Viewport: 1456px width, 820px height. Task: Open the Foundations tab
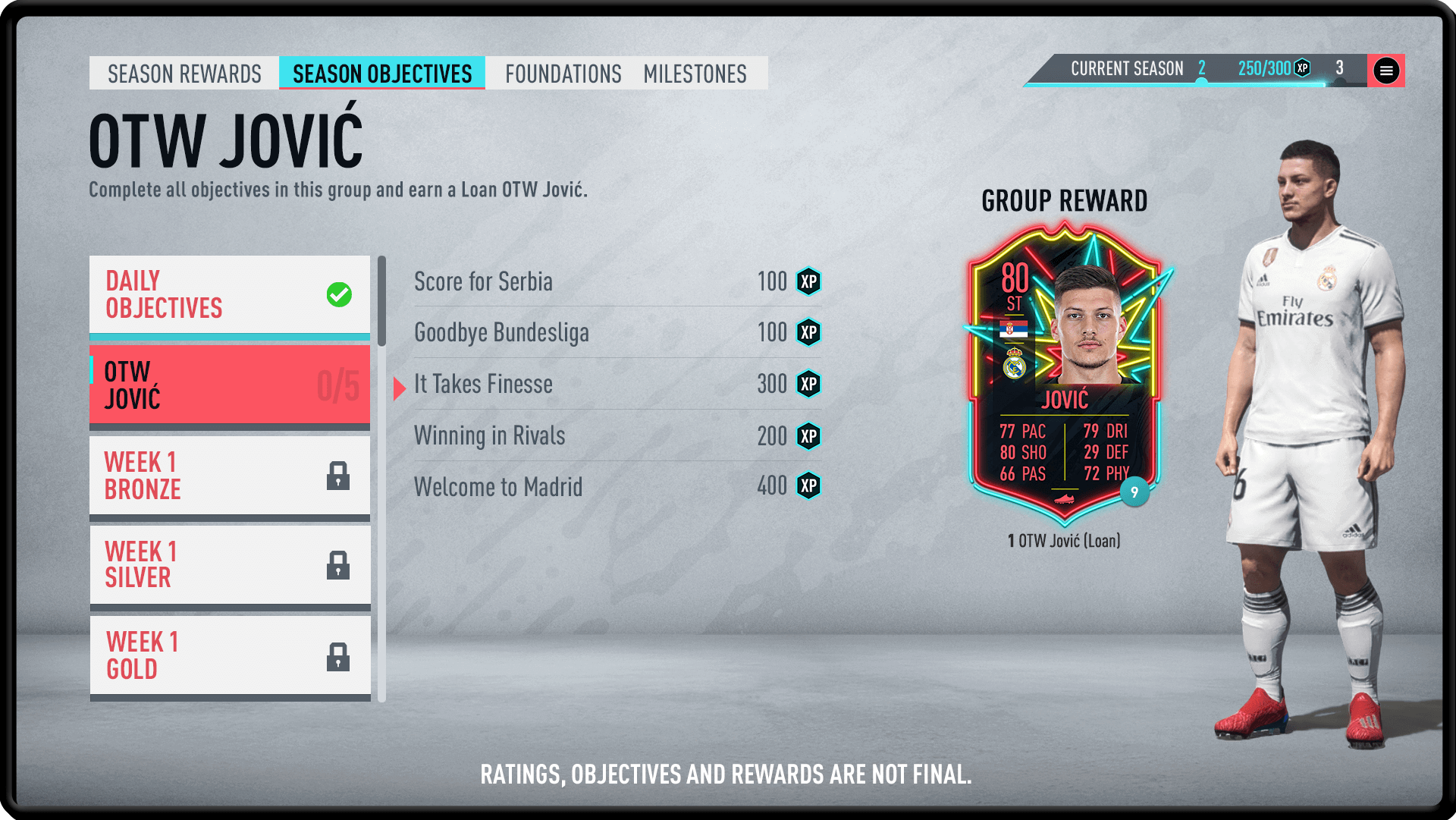pos(563,74)
